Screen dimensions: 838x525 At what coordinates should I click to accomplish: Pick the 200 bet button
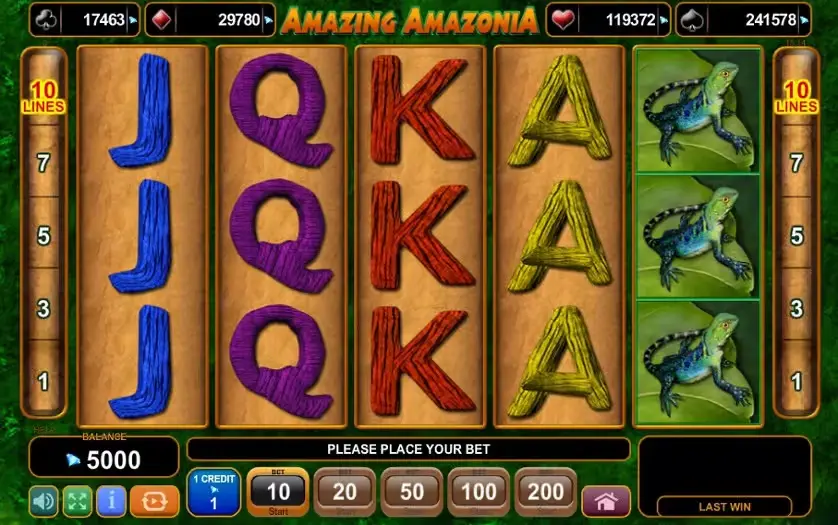point(546,492)
